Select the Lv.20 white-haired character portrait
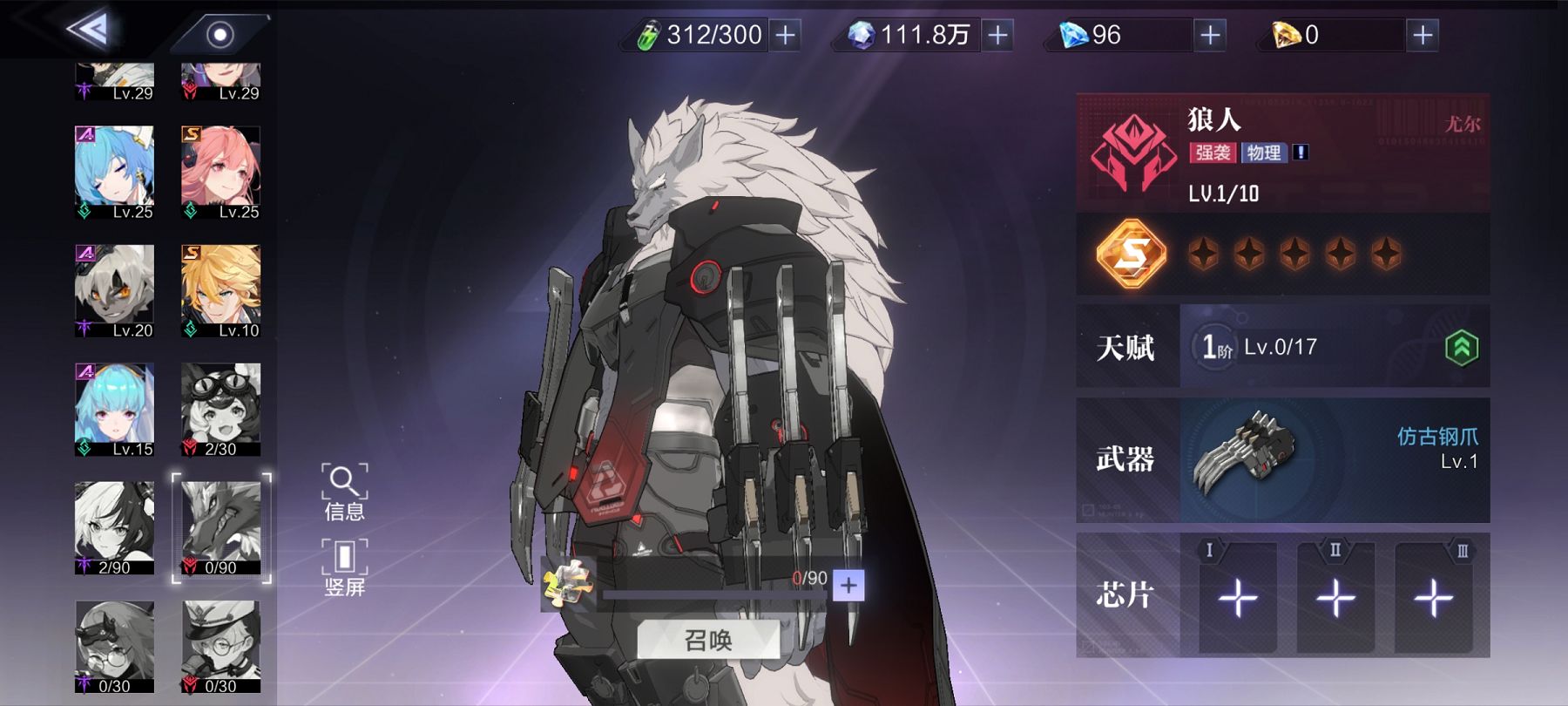 point(114,291)
